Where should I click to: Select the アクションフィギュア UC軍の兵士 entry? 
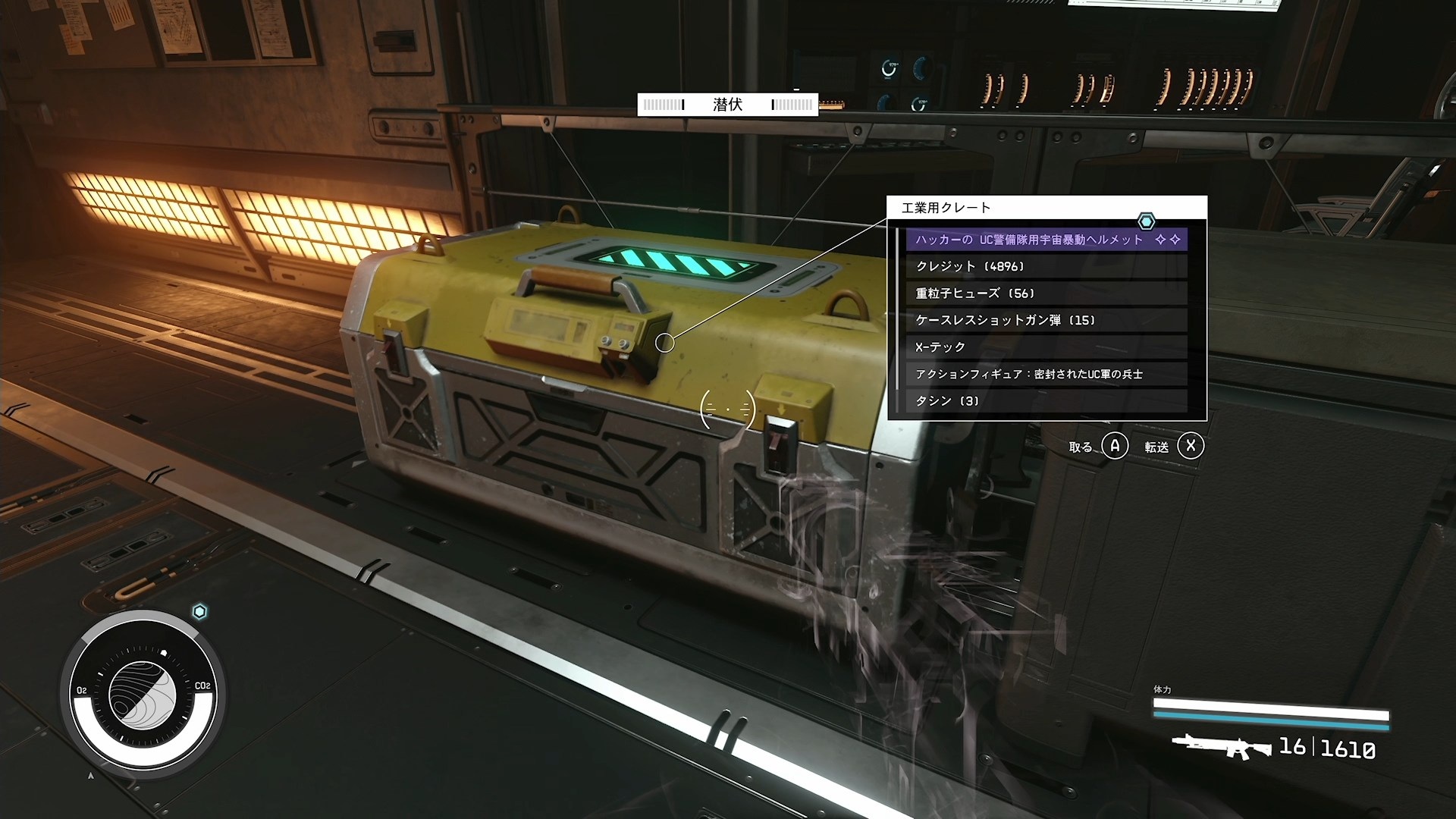coord(1046,374)
